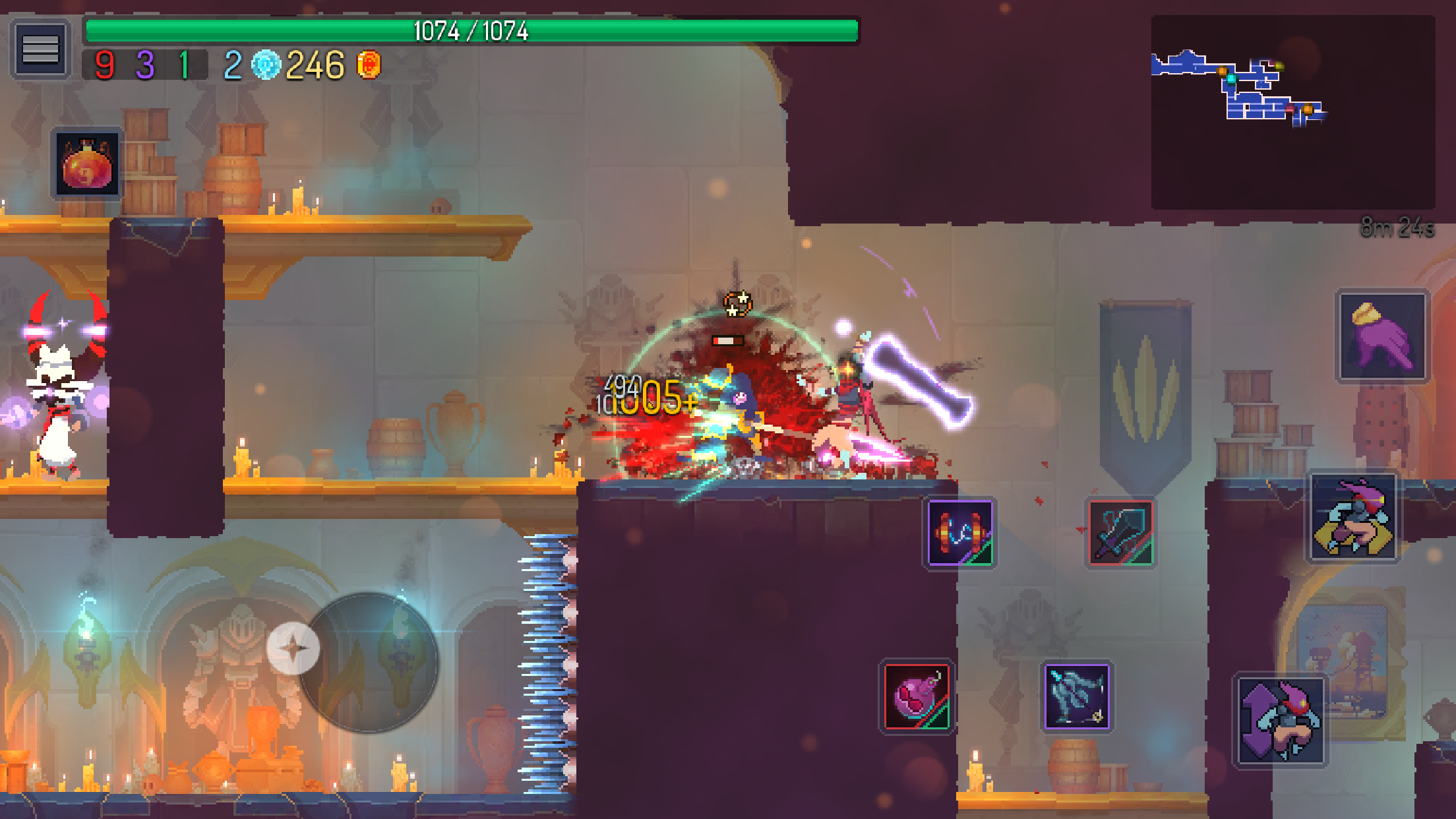Tap the timer reading 8m 24s
Image resolution: width=1456 pixels, height=819 pixels.
point(1398,228)
